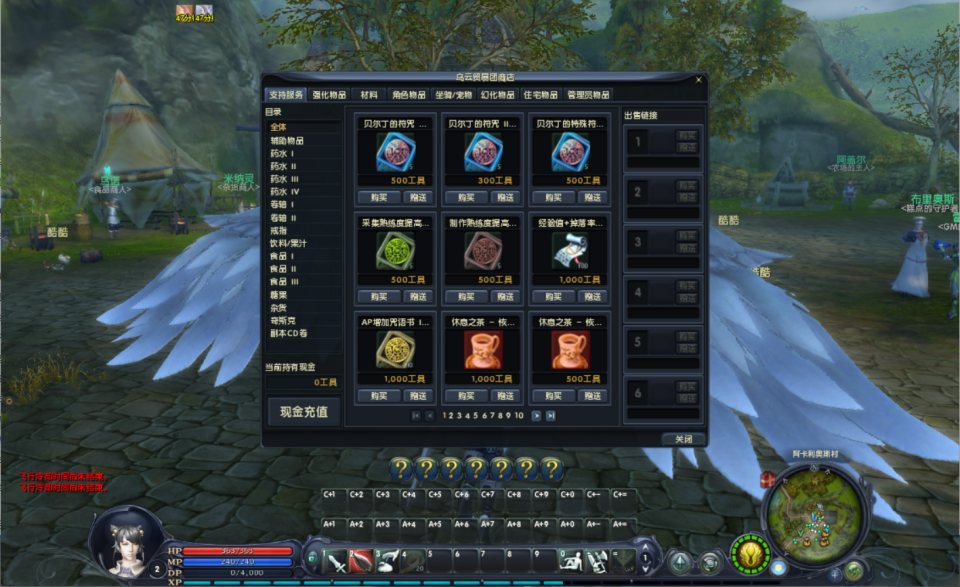This screenshot has height=587, width=960.
Task: Buy the 300工具 贝尔丁的符咒 item
Action: coord(466,197)
